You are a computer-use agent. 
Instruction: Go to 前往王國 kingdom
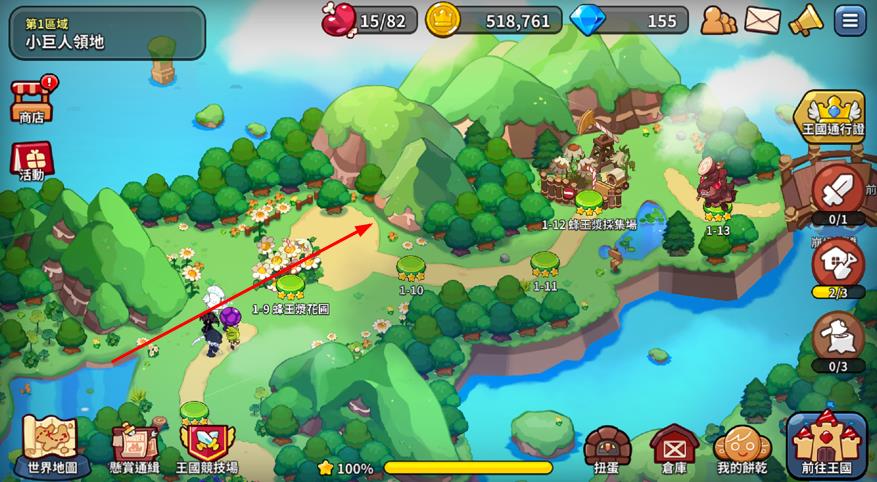coord(826,445)
